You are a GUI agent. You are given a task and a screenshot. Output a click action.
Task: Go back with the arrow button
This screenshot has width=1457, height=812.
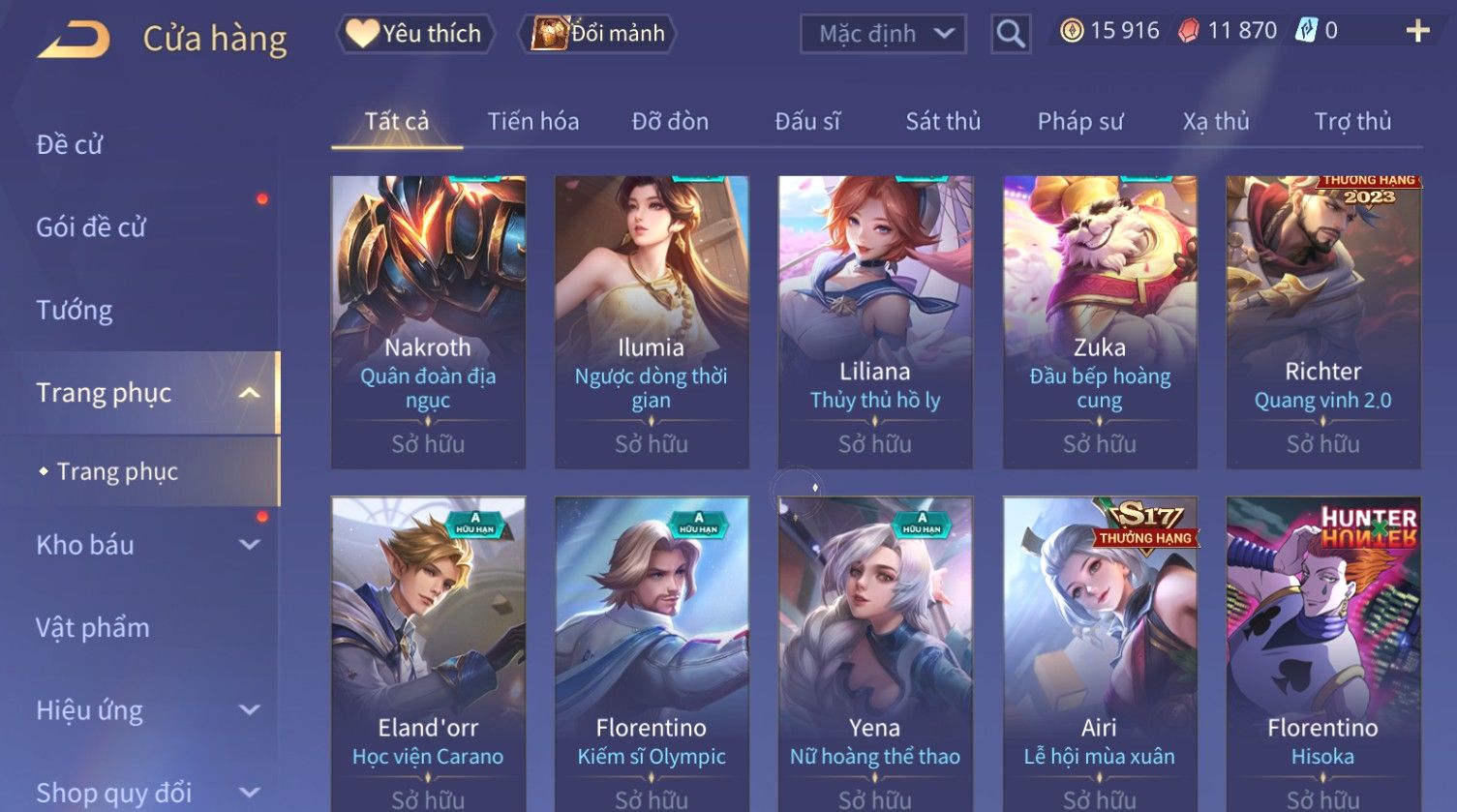click(x=74, y=40)
